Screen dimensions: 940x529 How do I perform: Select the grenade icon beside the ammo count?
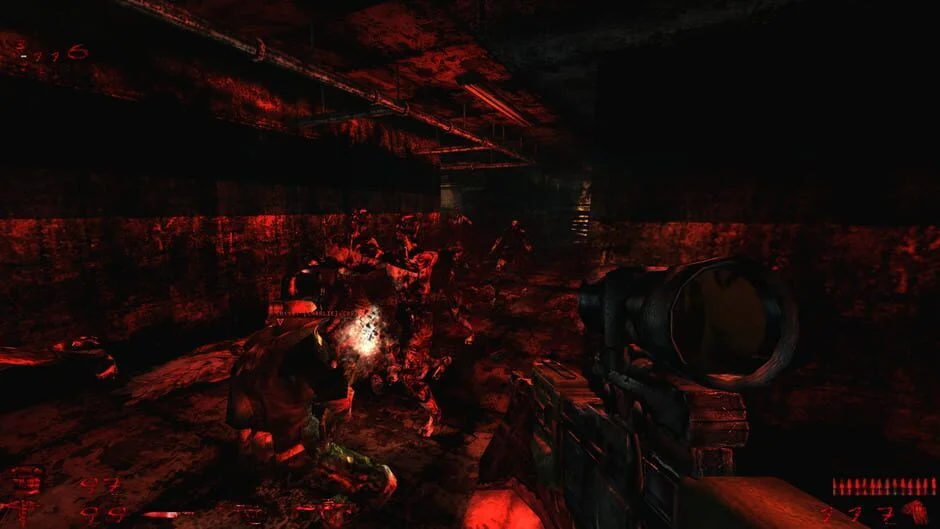(914, 512)
